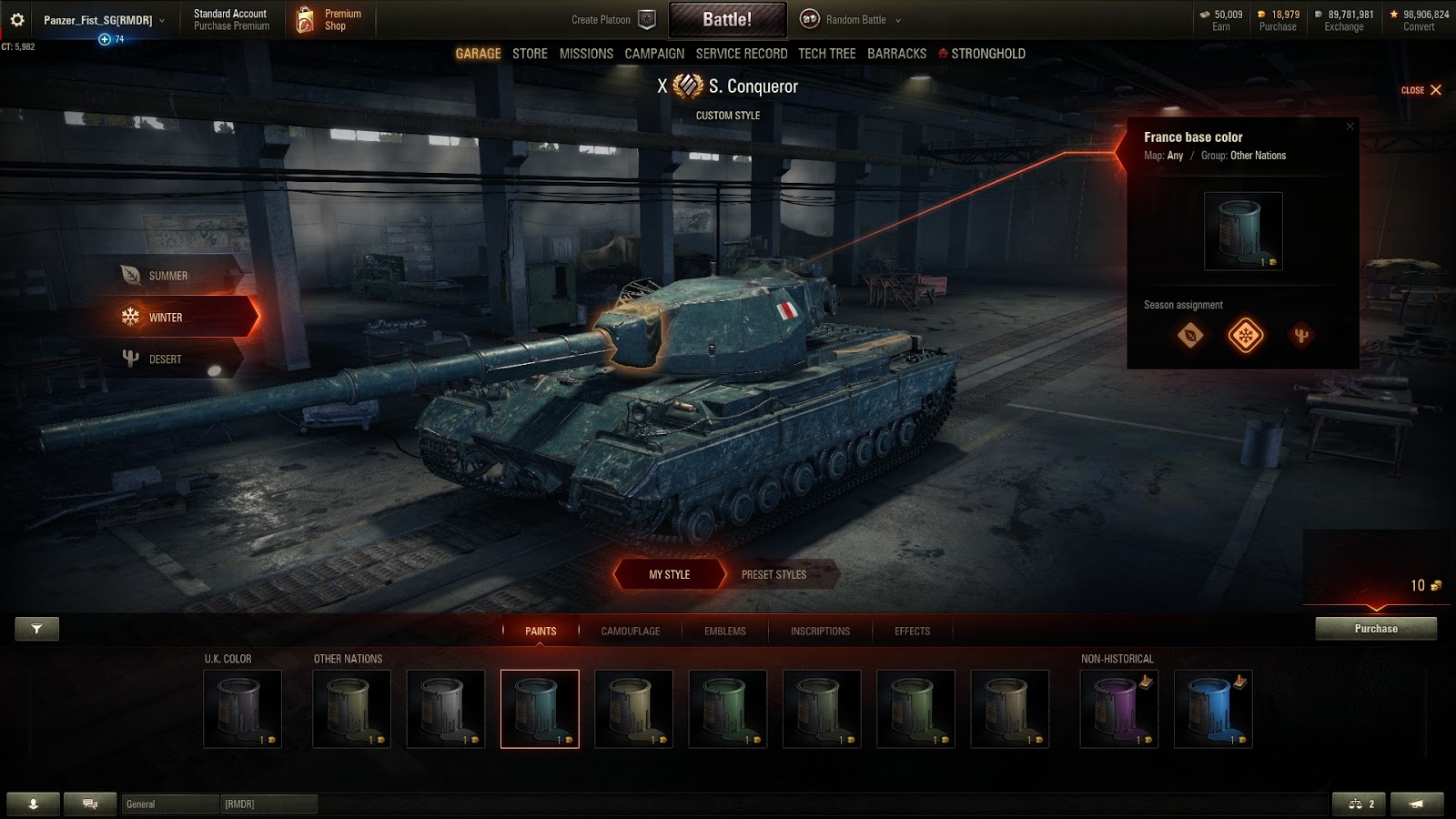Go to the Tech Tree screen

point(826,54)
